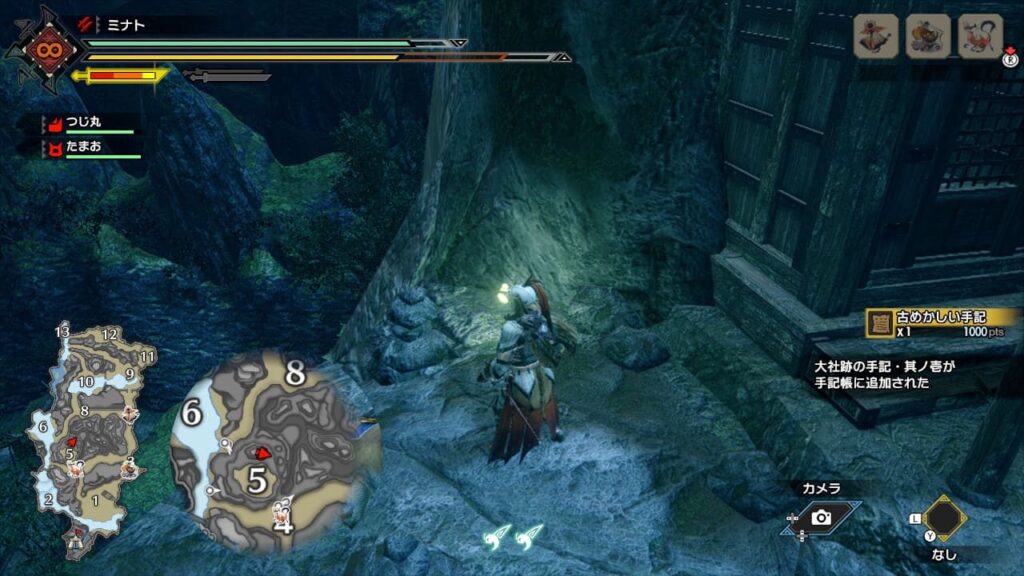Screen dimensions: 1024x576
Task: Select the カメラ camera item slot
Action: 822,516
